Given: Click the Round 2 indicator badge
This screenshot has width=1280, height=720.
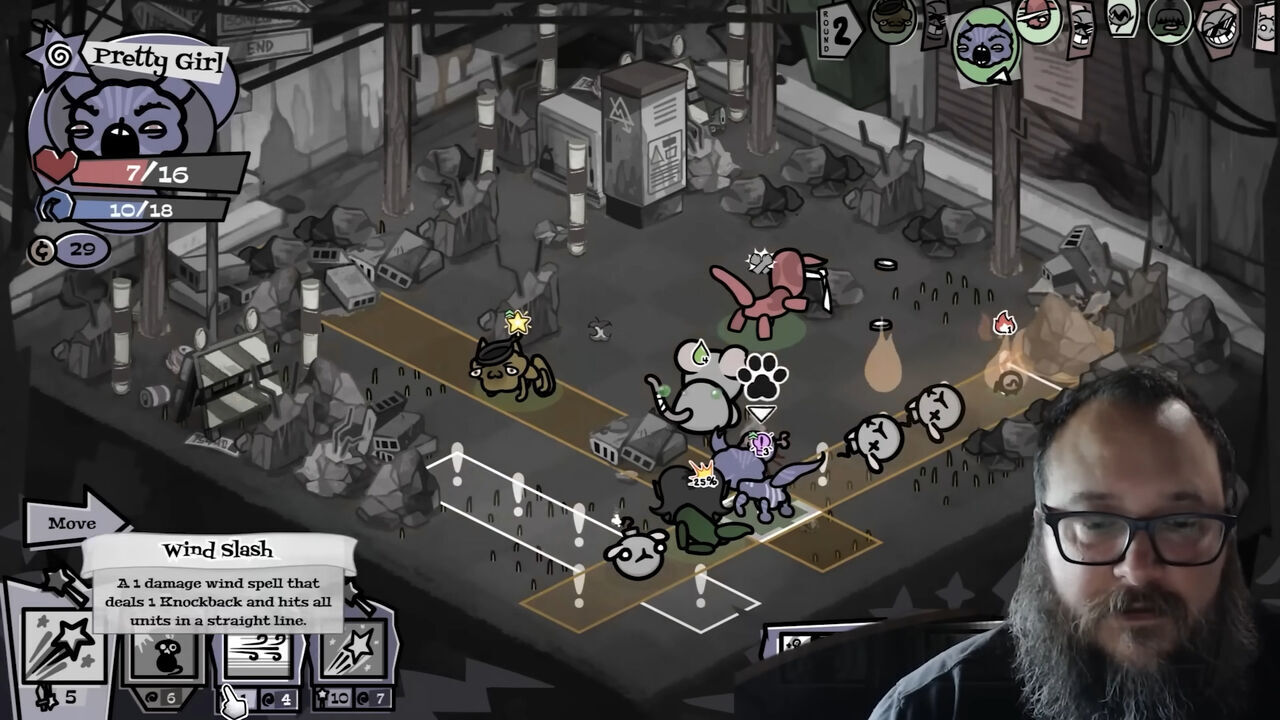Looking at the screenshot, I should click(x=840, y=30).
